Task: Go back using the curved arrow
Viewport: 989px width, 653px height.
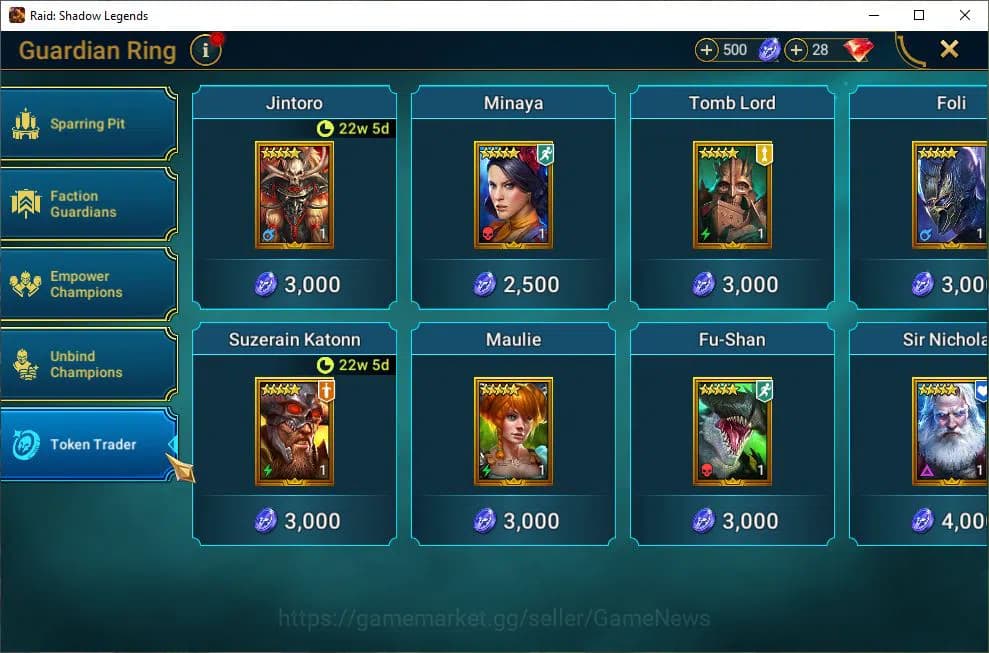Action: click(x=909, y=49)
